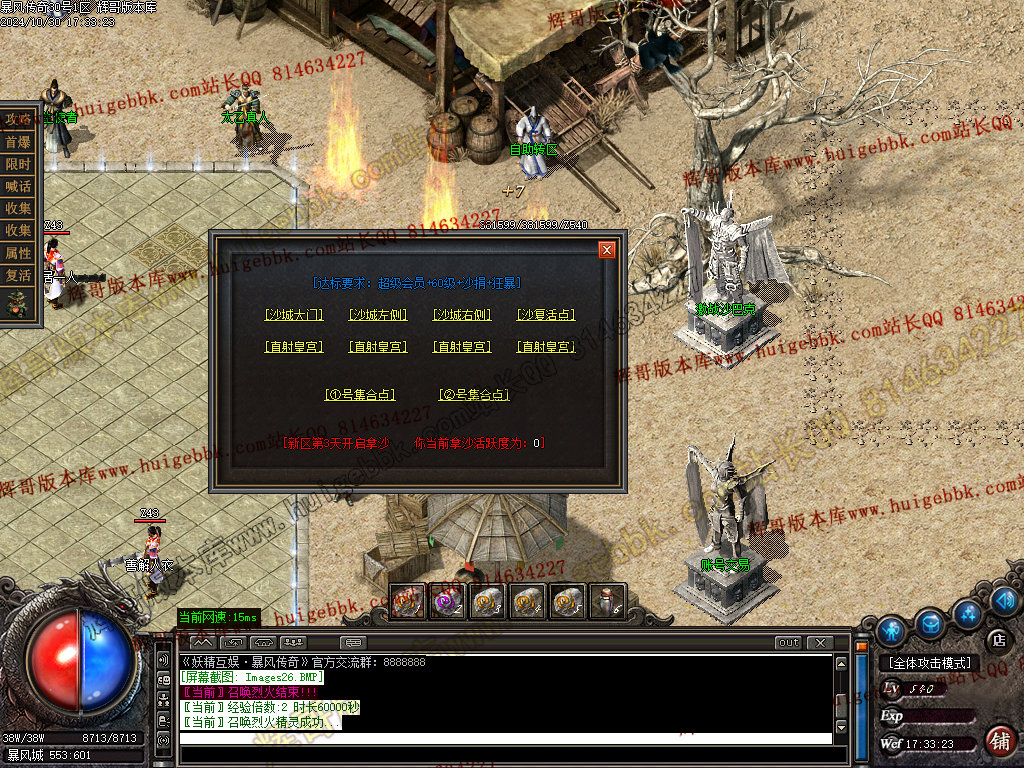Select the 沙城右侧 destination

[x=462, y=315]
